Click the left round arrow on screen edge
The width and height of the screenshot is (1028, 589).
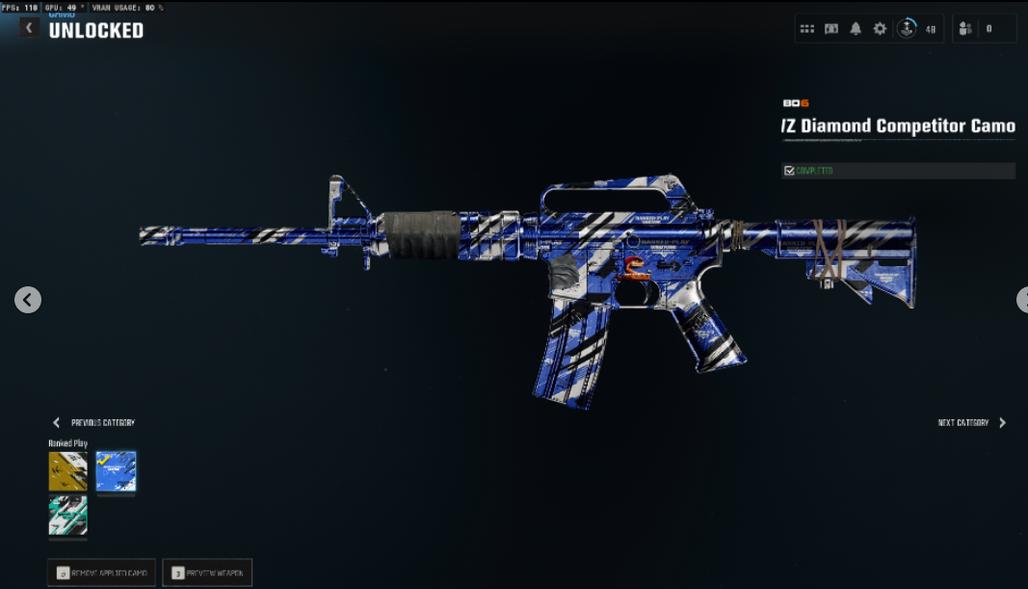(28, 299)
